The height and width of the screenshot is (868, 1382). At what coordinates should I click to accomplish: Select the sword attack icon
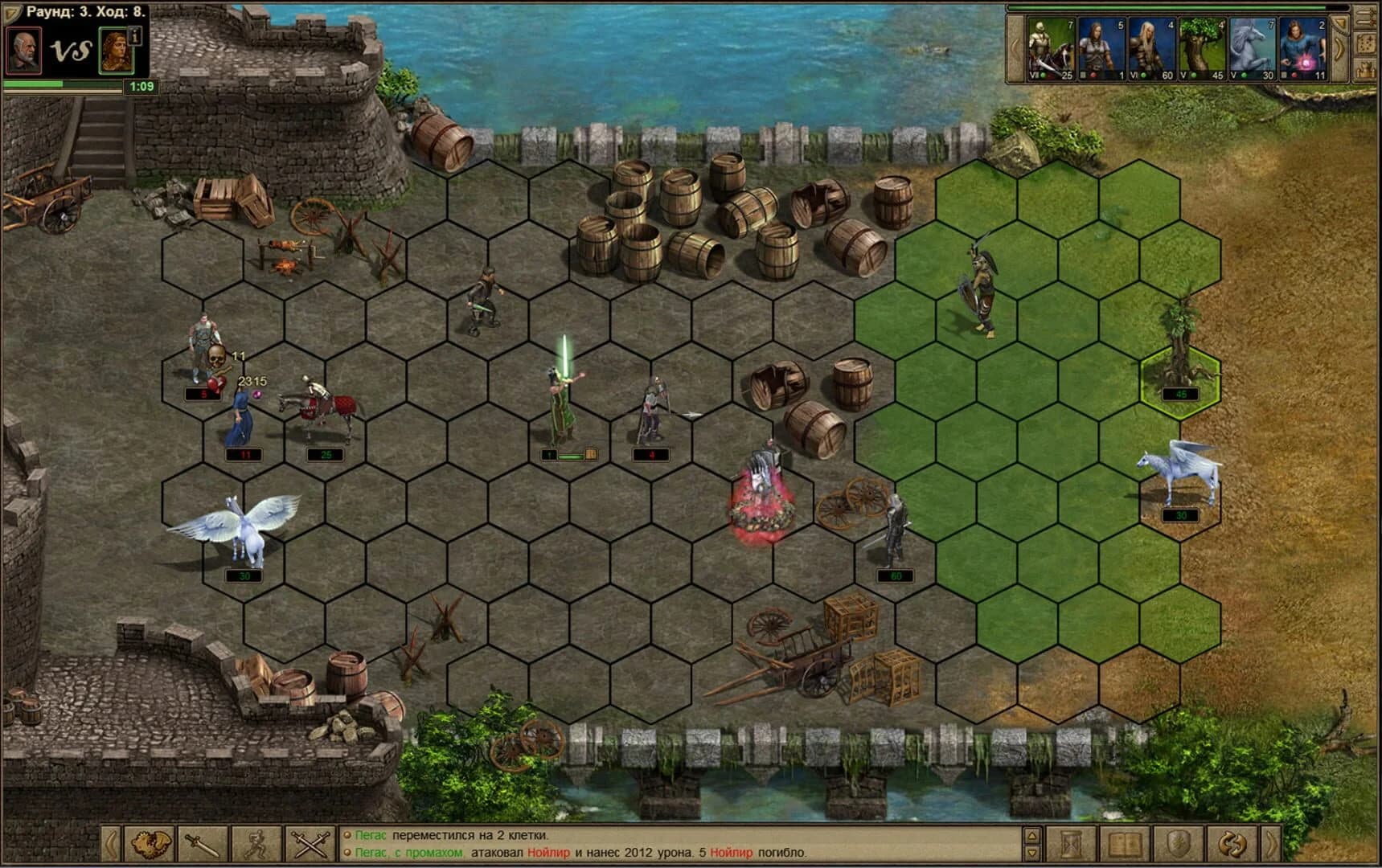[201, 843]
